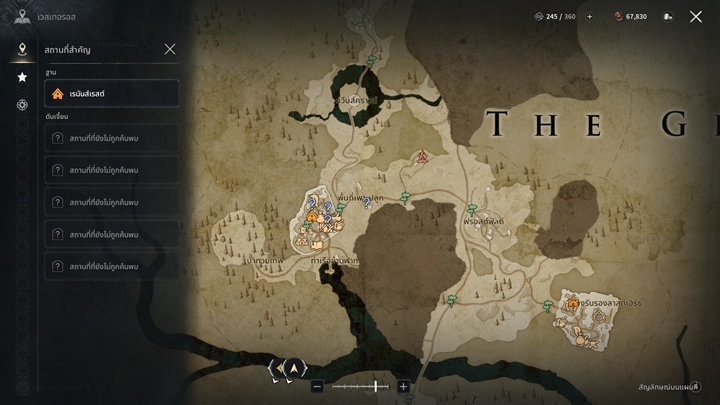
Task: Open the map symbols legend
Action: 670,387
